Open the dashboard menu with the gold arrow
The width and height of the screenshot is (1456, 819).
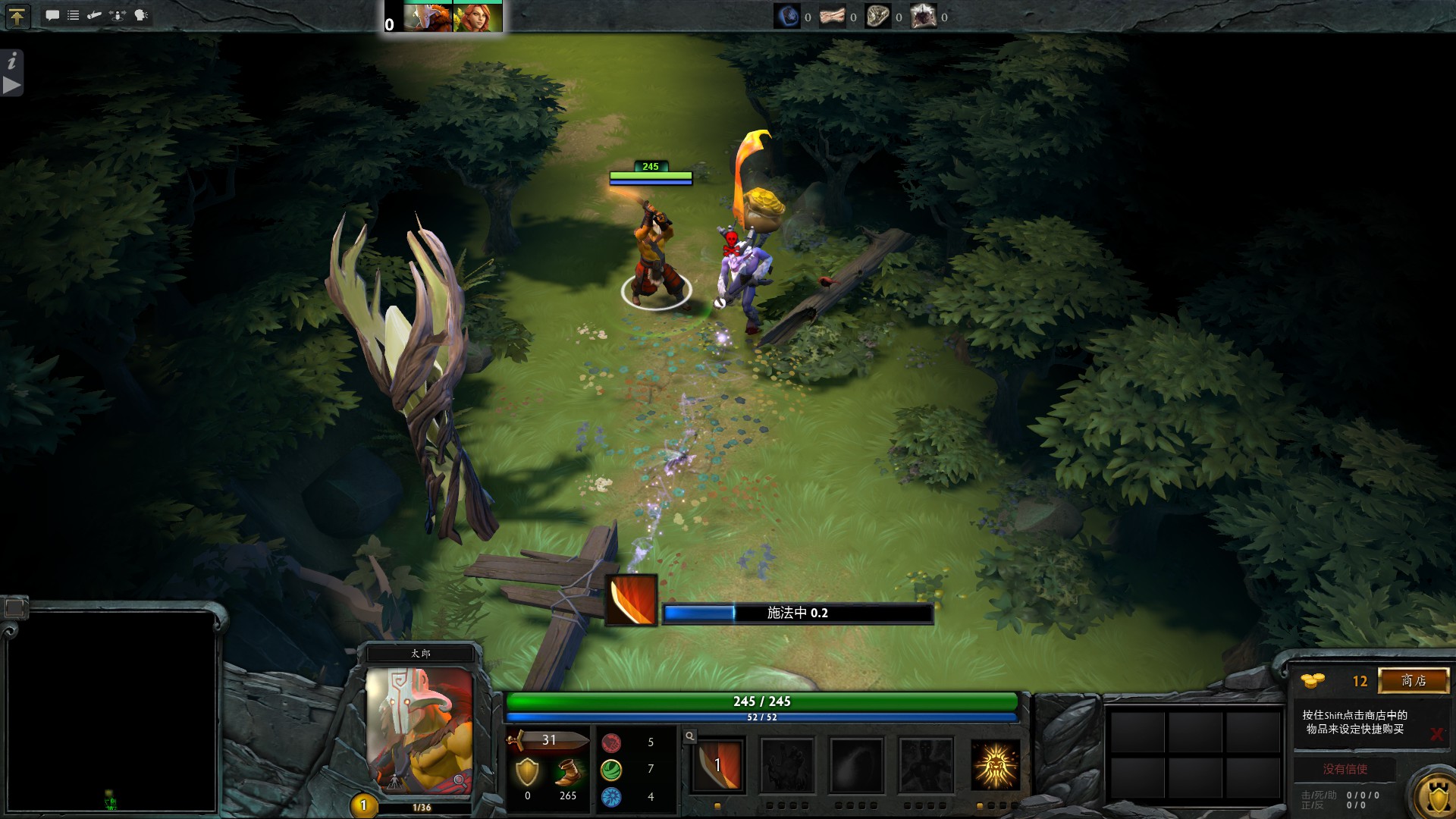tap(17, 16)
